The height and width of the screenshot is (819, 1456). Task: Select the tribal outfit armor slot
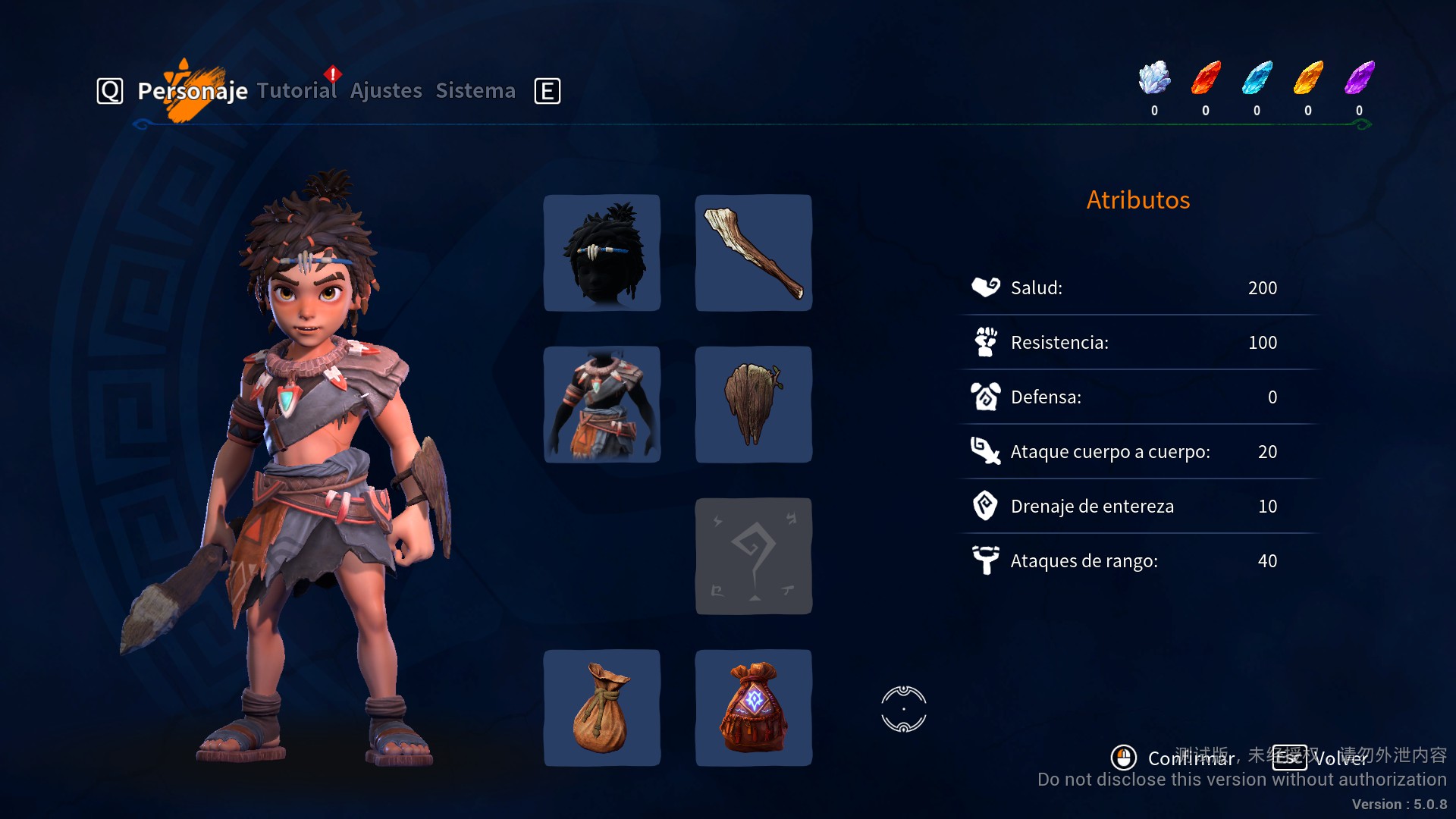(x=602, y=404)
